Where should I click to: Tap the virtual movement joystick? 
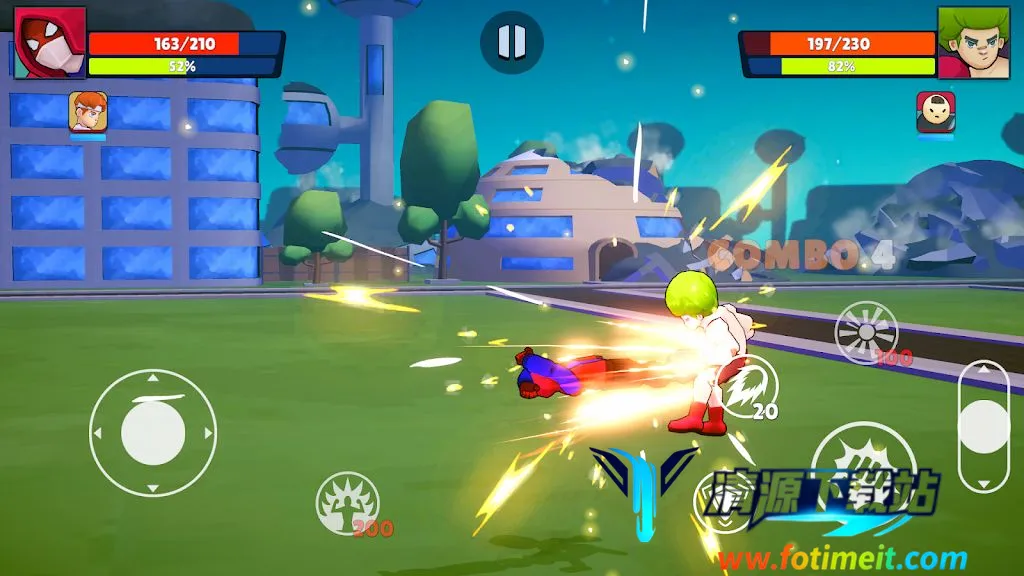click(x=153, y=433)
